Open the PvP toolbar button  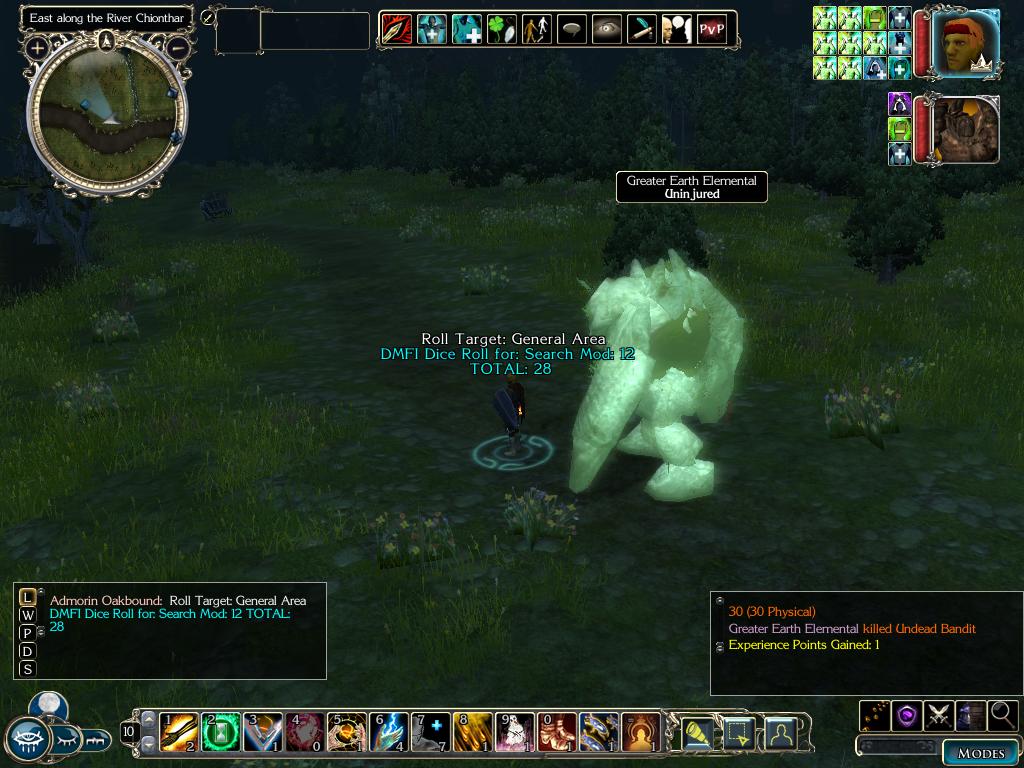(x=711, y=30)
